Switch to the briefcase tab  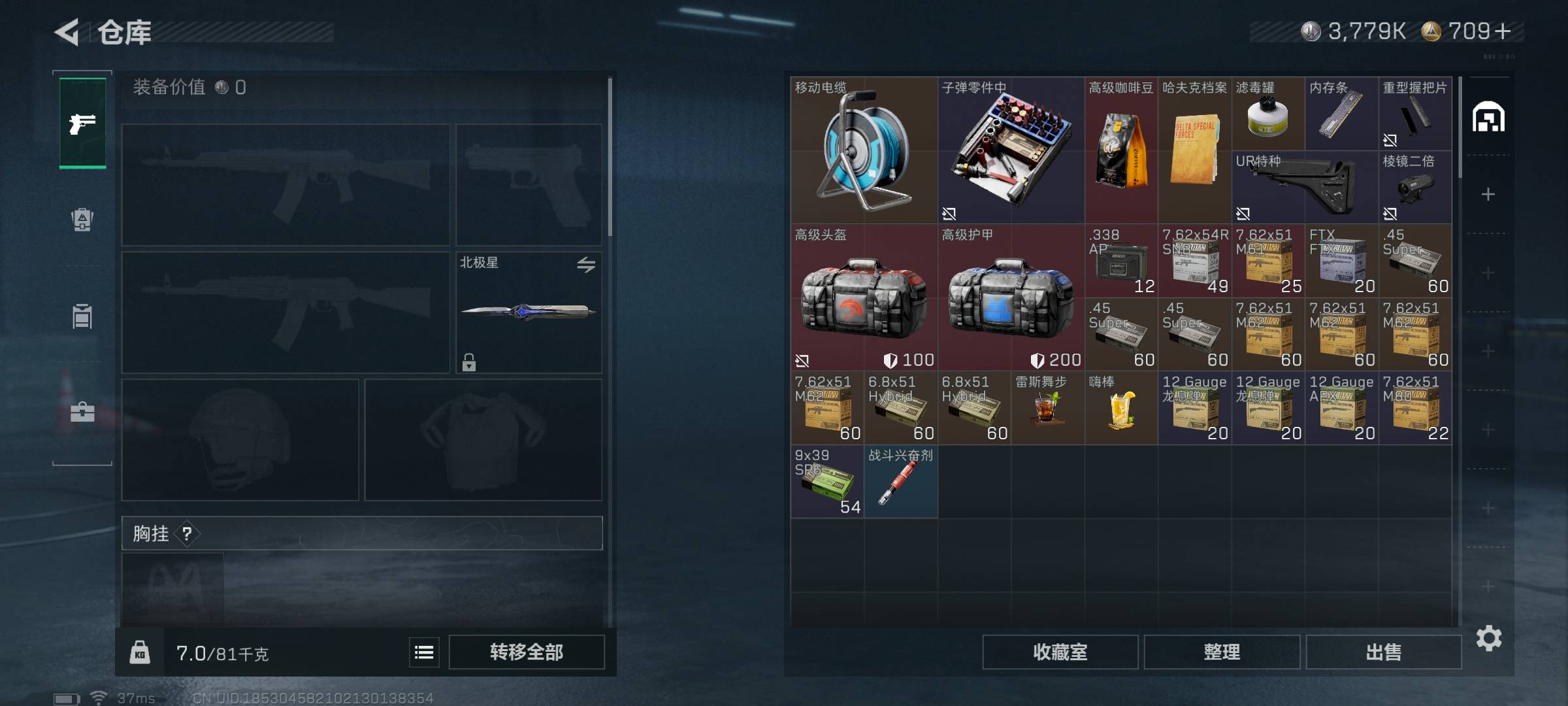click(x=82, y=412)
